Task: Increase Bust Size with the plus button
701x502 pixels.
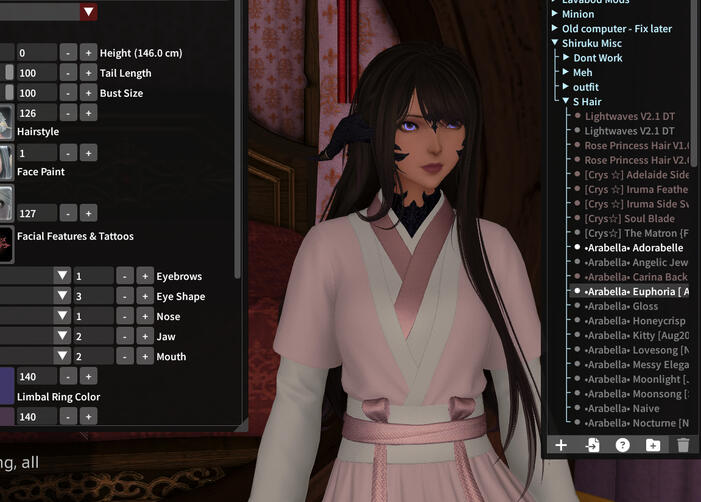Action: (88, 93)
